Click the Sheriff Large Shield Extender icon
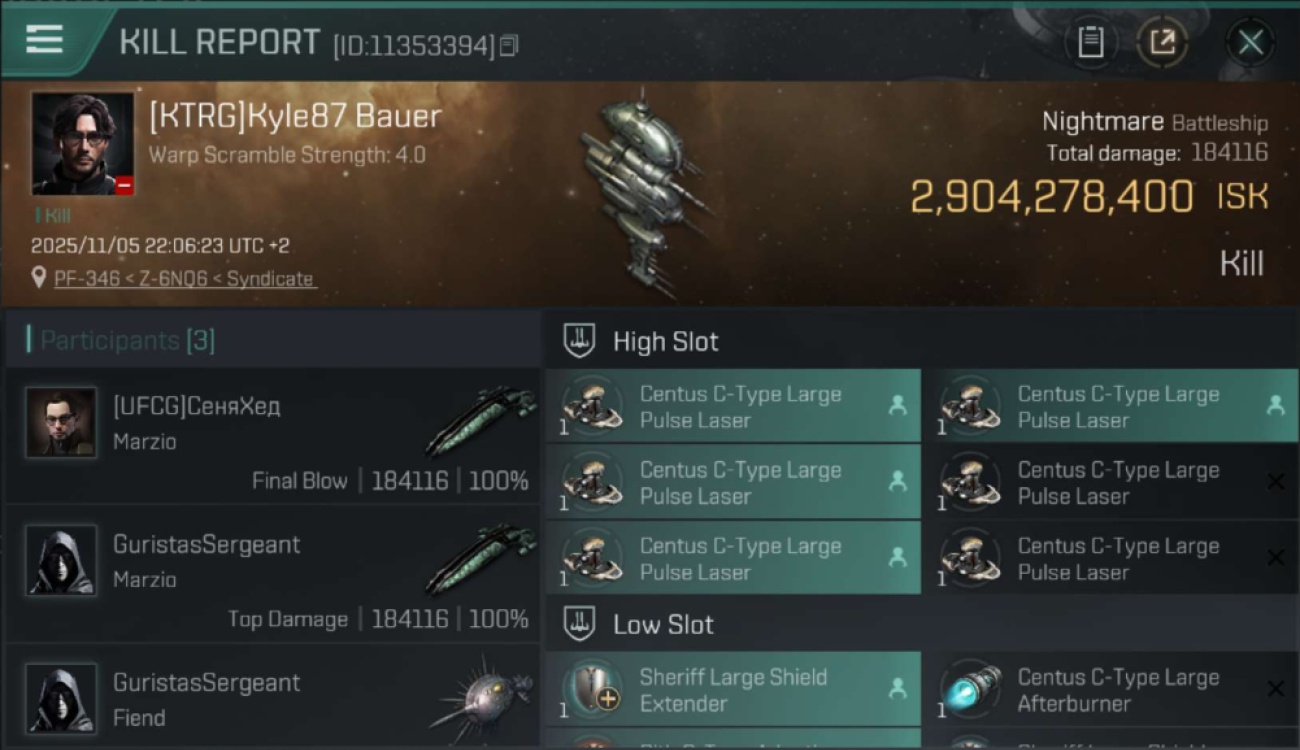Screen dimensions: 1300x750 (590, 688)
